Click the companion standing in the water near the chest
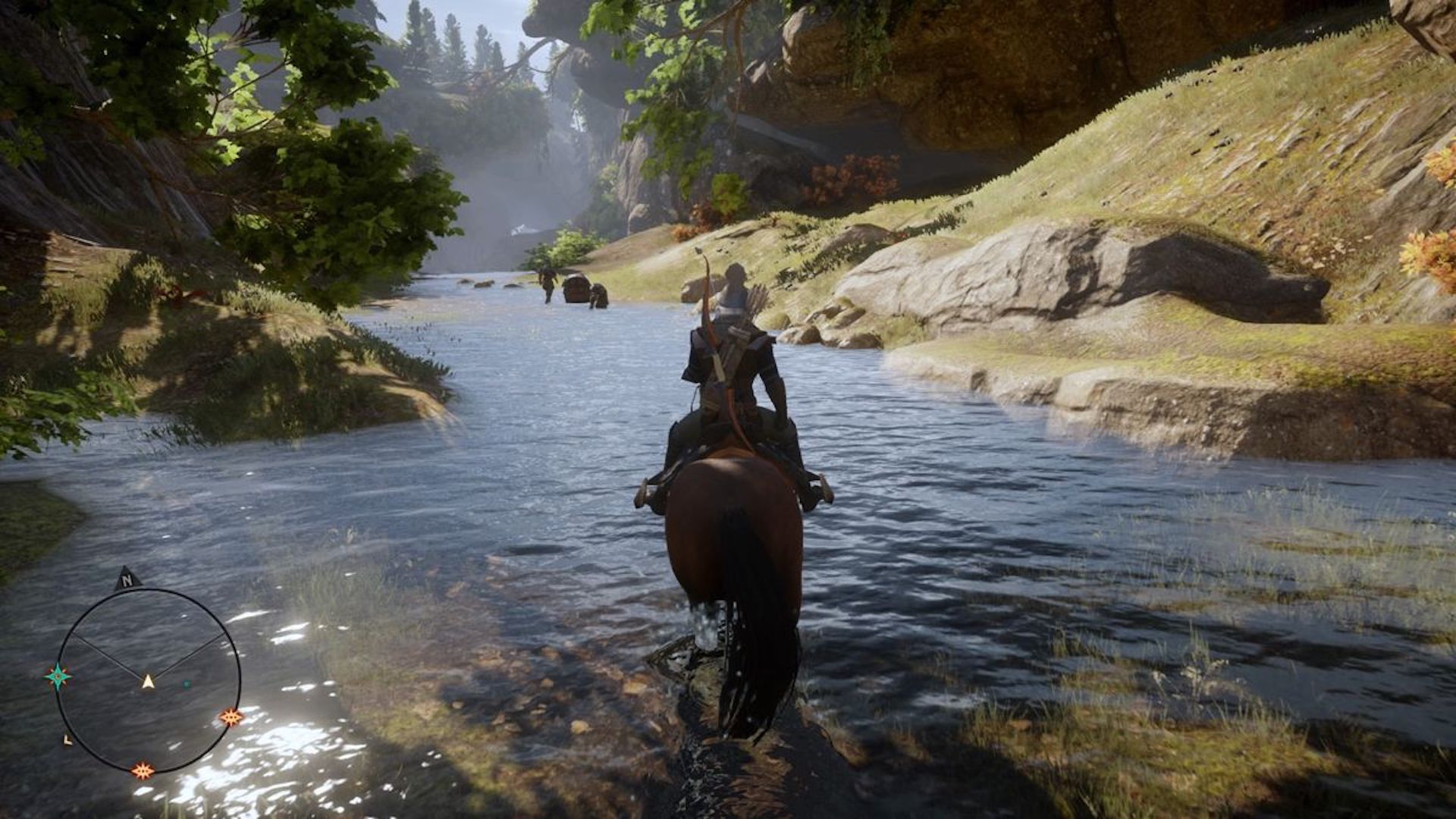1456x819 pixels. (x=599, y=297)
